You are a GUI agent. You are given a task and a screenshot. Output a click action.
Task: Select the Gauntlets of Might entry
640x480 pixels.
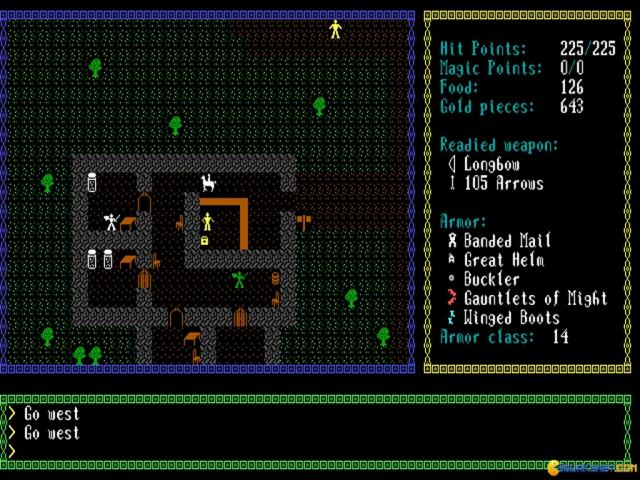coord(535,299)
